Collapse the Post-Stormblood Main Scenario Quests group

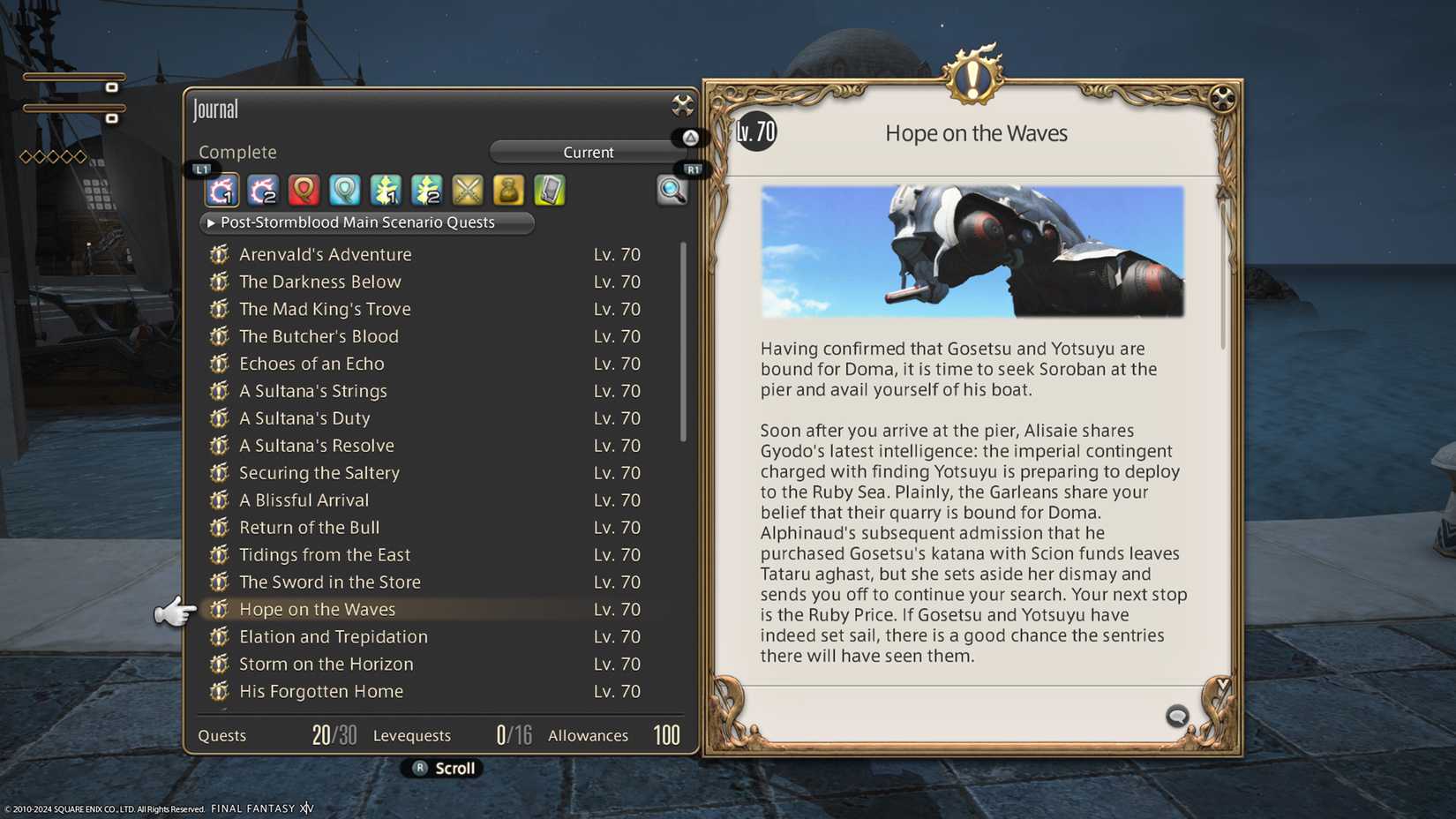[366, 222]
